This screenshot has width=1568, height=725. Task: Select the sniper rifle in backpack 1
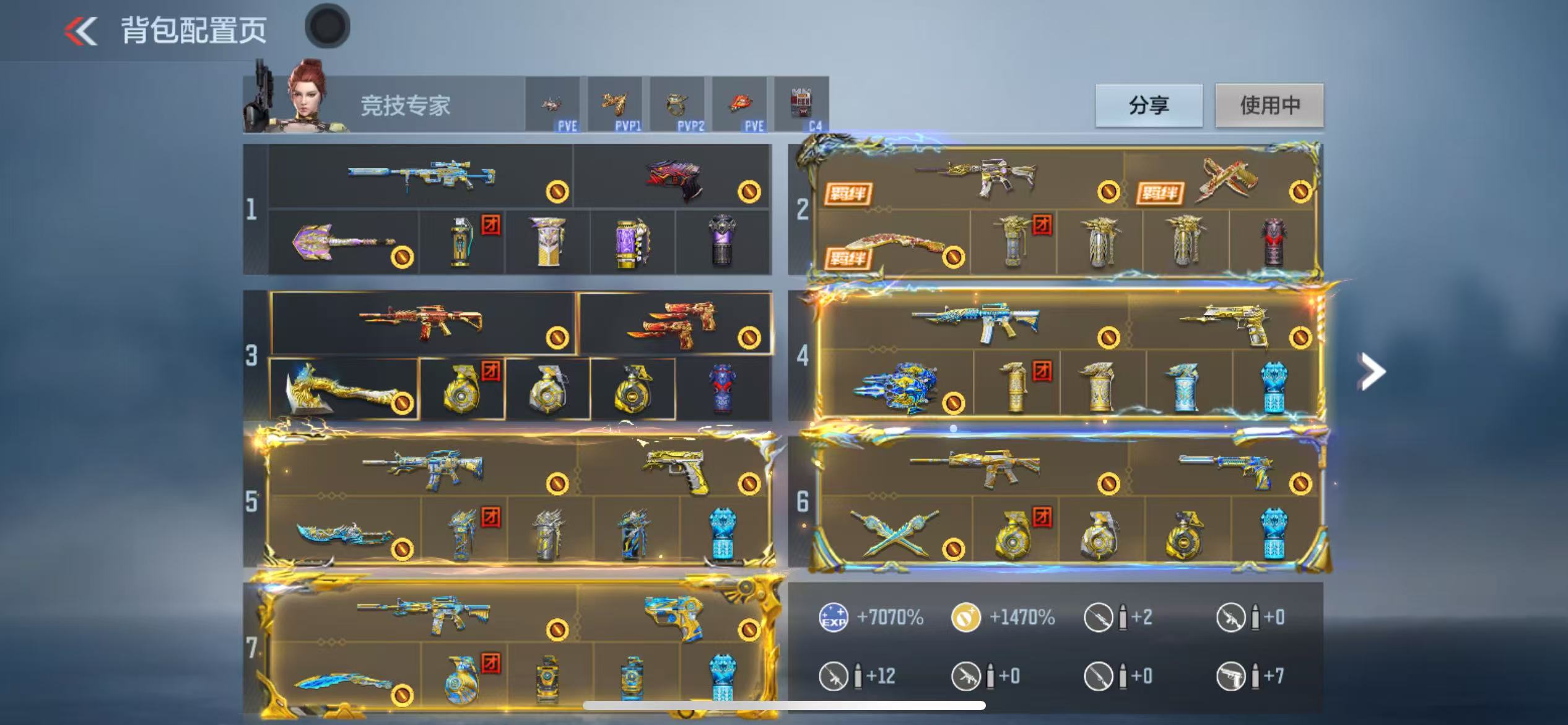421,176
